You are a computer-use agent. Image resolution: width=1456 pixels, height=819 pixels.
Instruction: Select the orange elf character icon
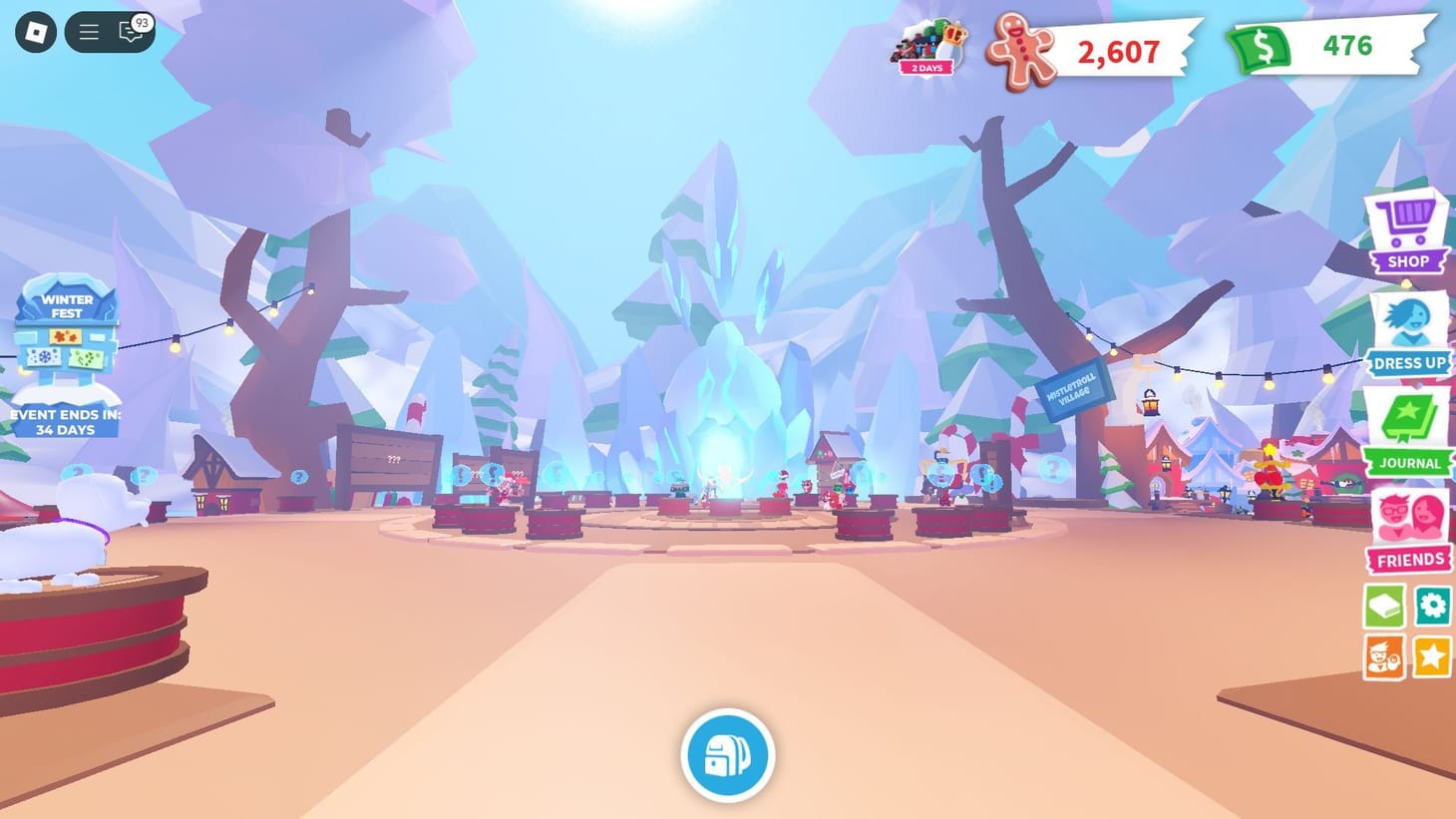pyautogui.click(x=1383, y=656)
